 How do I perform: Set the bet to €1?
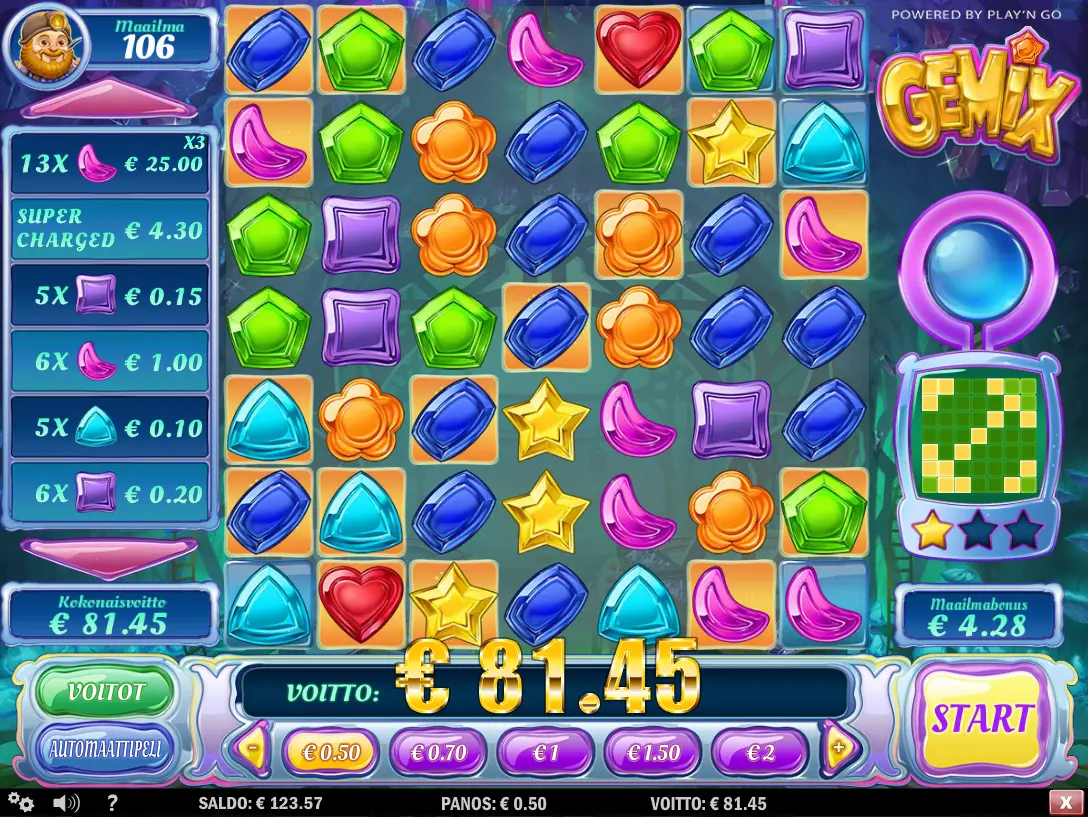(546, 752)
